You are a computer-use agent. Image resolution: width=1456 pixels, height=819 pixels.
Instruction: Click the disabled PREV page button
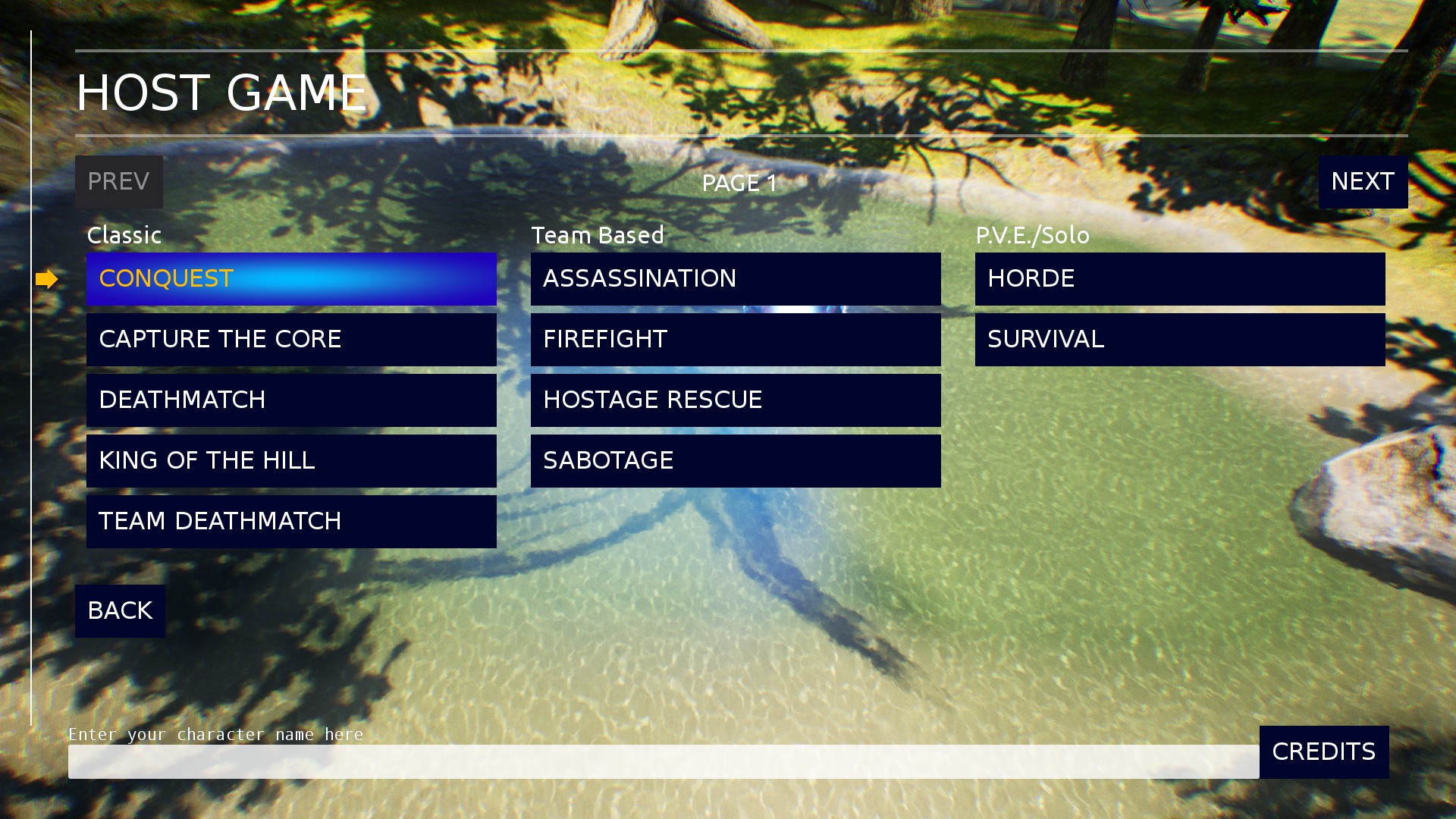pos(118,182)
